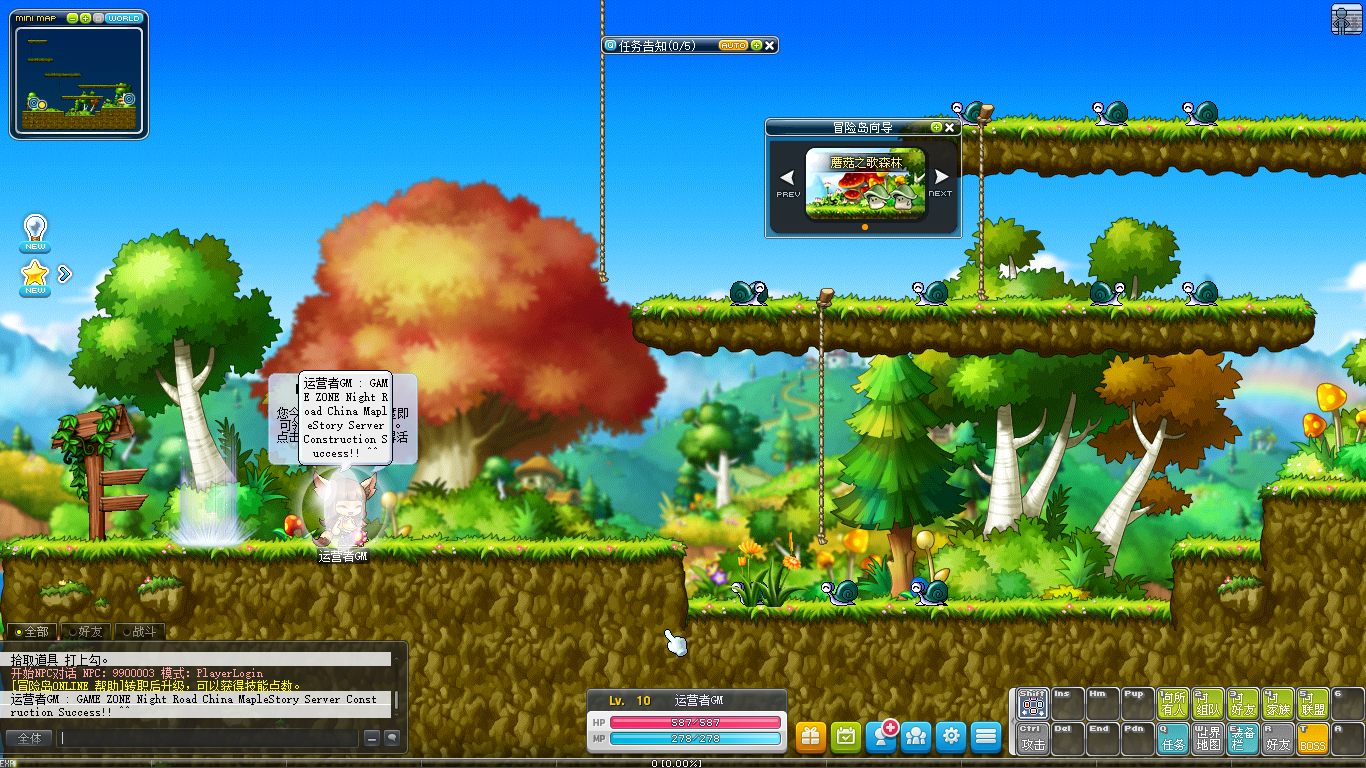Screen dimensions: 1366x768
Task: Click the WORLD button on the minimap
Action: pyautogui.click(x=124, y=18)
